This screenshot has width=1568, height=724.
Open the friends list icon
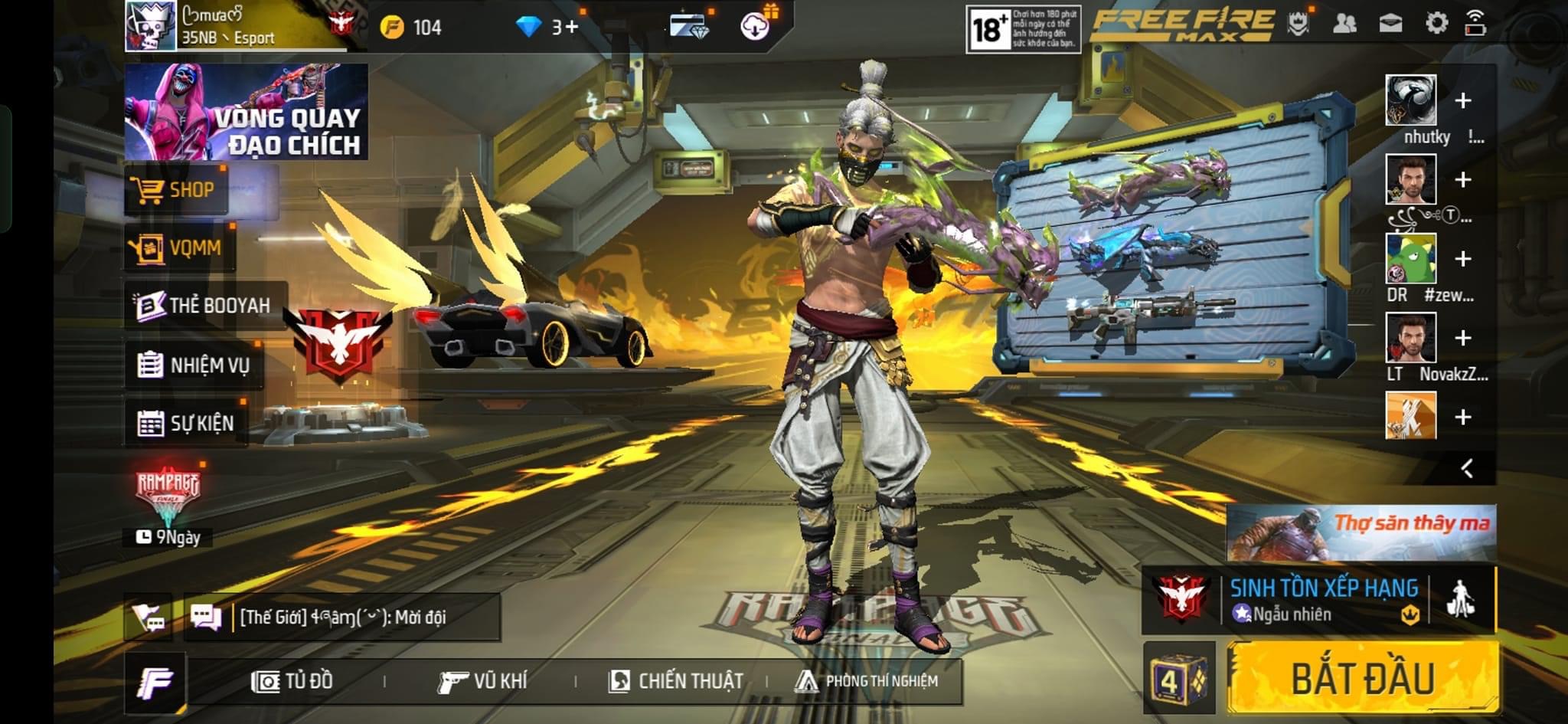tap(1344, 24)
